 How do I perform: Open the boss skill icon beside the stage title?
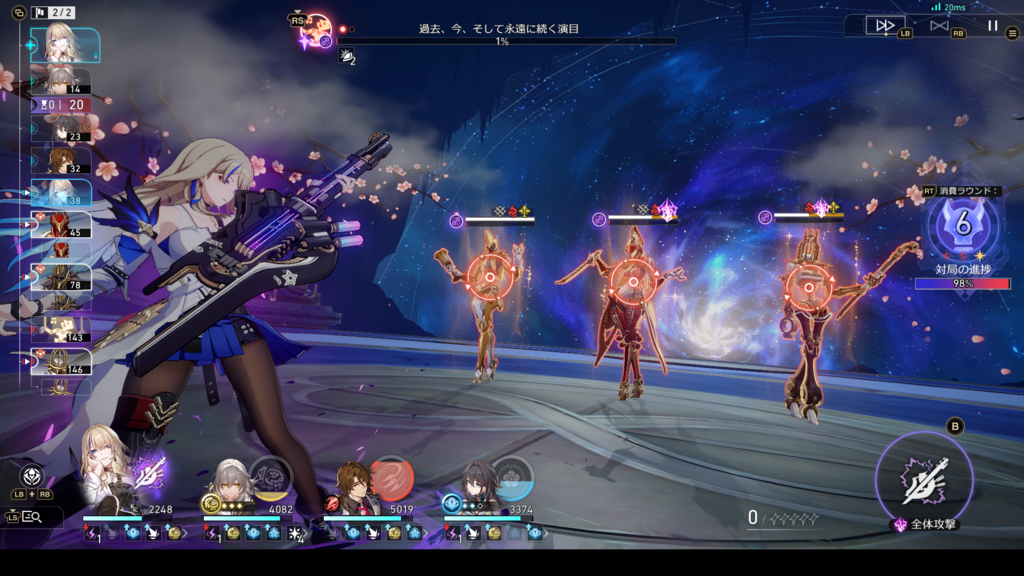(x=317, y=30)
